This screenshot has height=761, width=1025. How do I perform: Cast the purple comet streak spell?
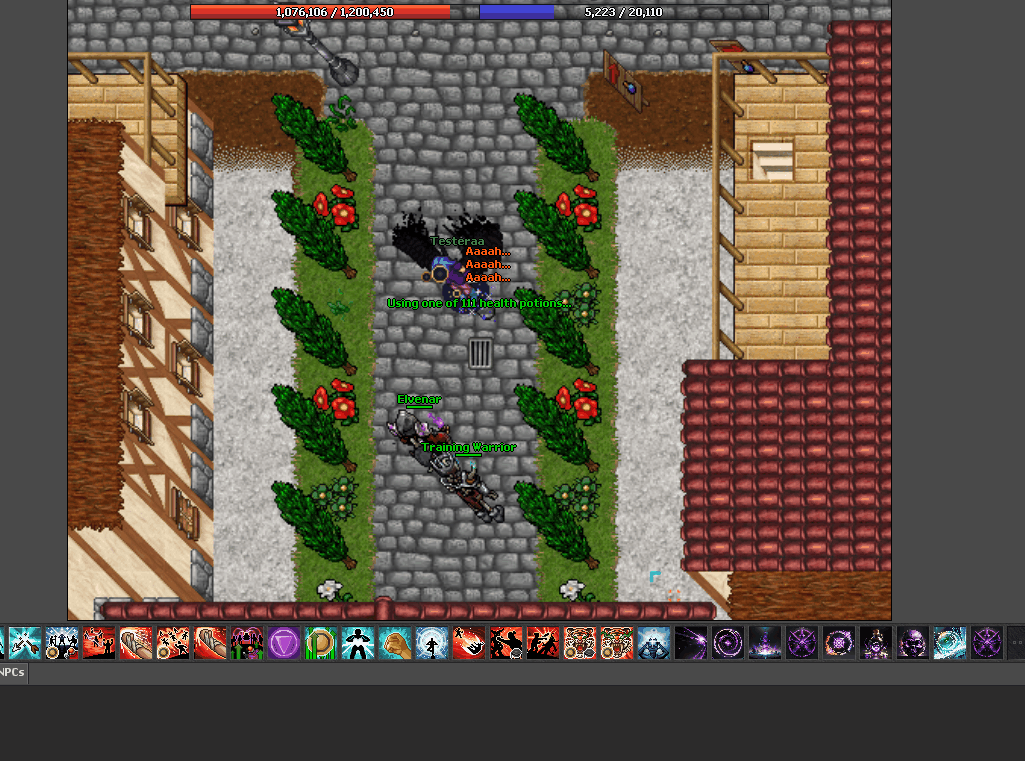point(691,643)
